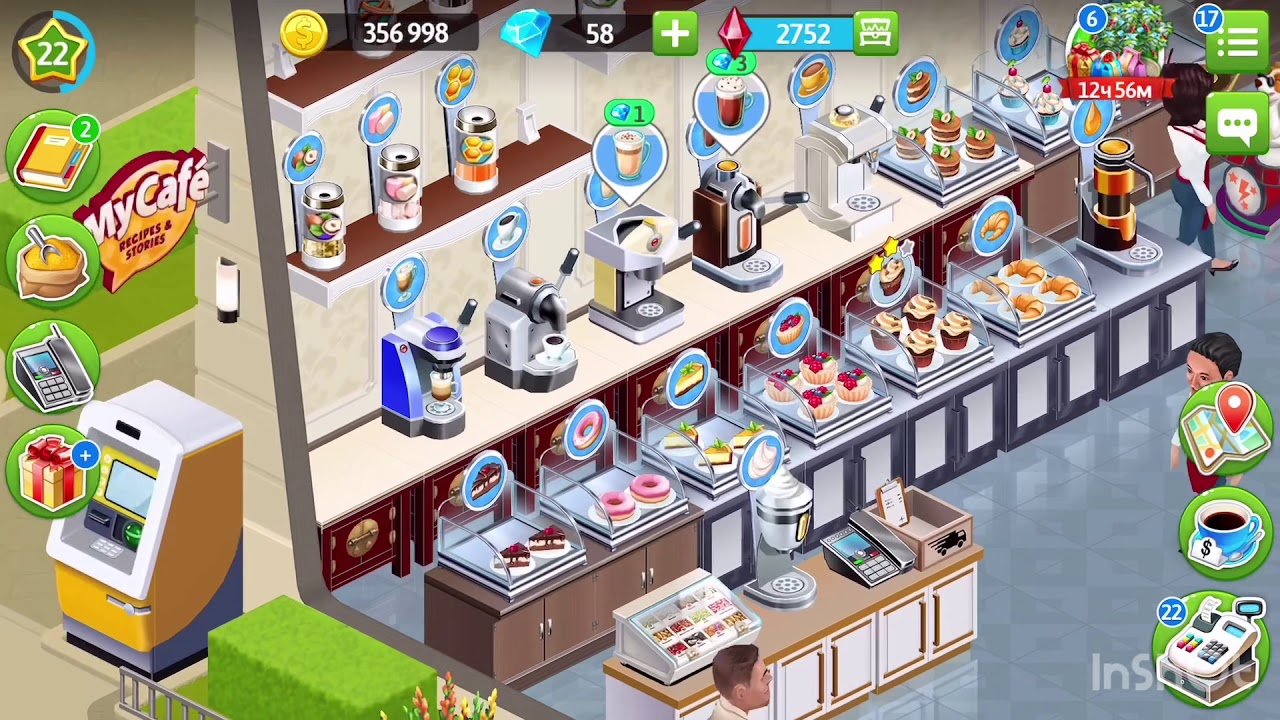Select the pink donut display bubble
The width and height of the screenshot is (1280, 720).
586,432
